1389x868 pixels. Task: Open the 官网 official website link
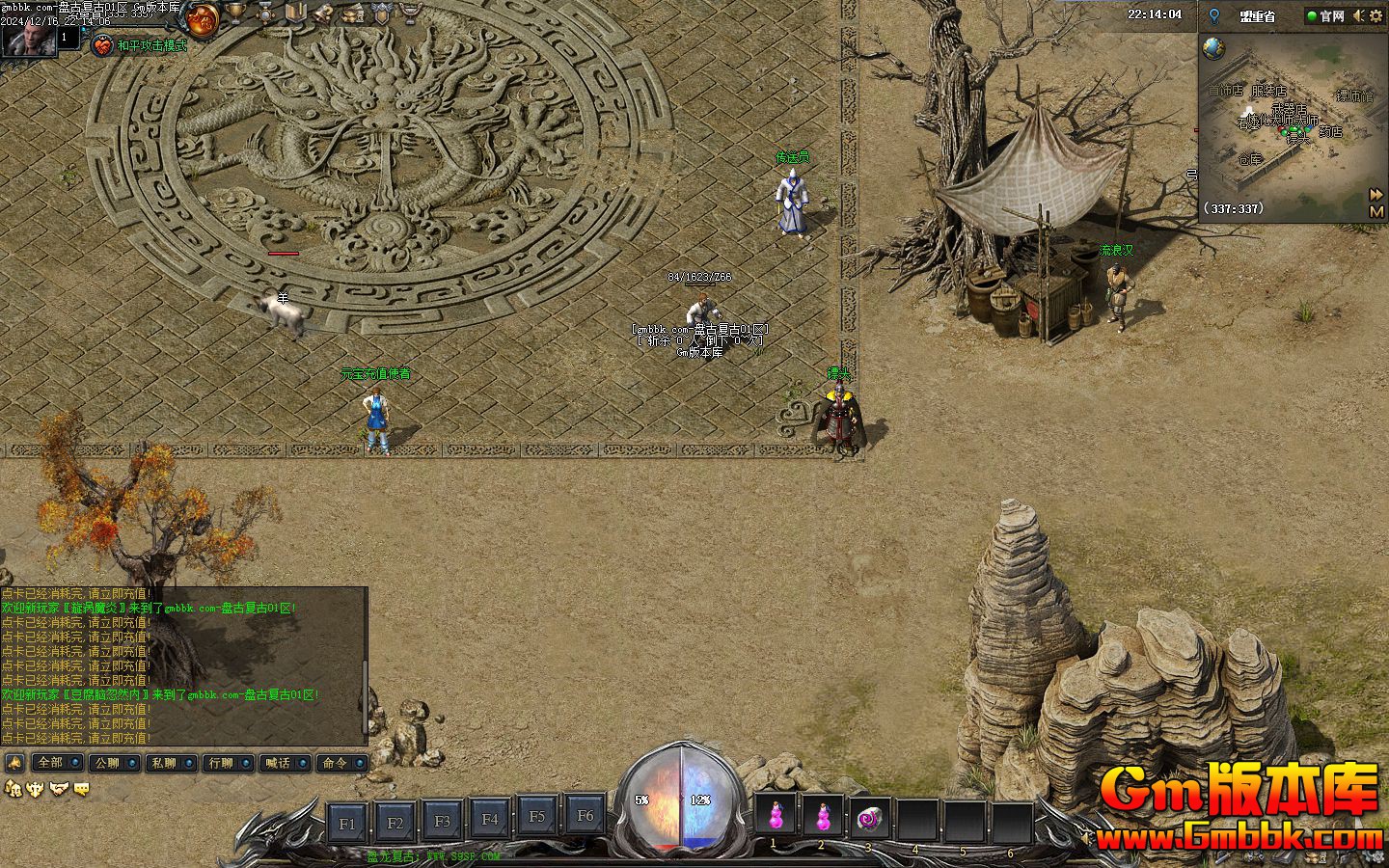(1325, 15)
